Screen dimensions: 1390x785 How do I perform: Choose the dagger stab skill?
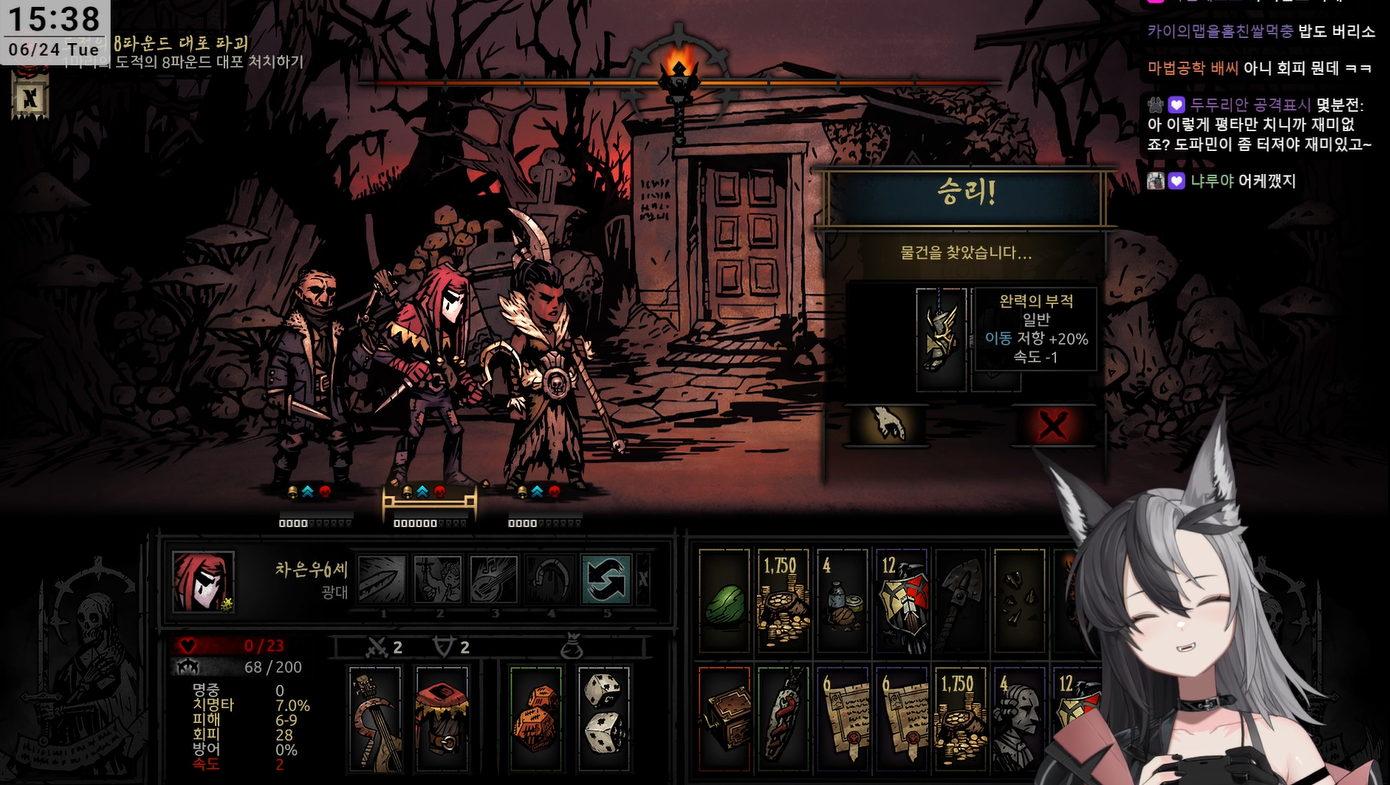(382, 579)
